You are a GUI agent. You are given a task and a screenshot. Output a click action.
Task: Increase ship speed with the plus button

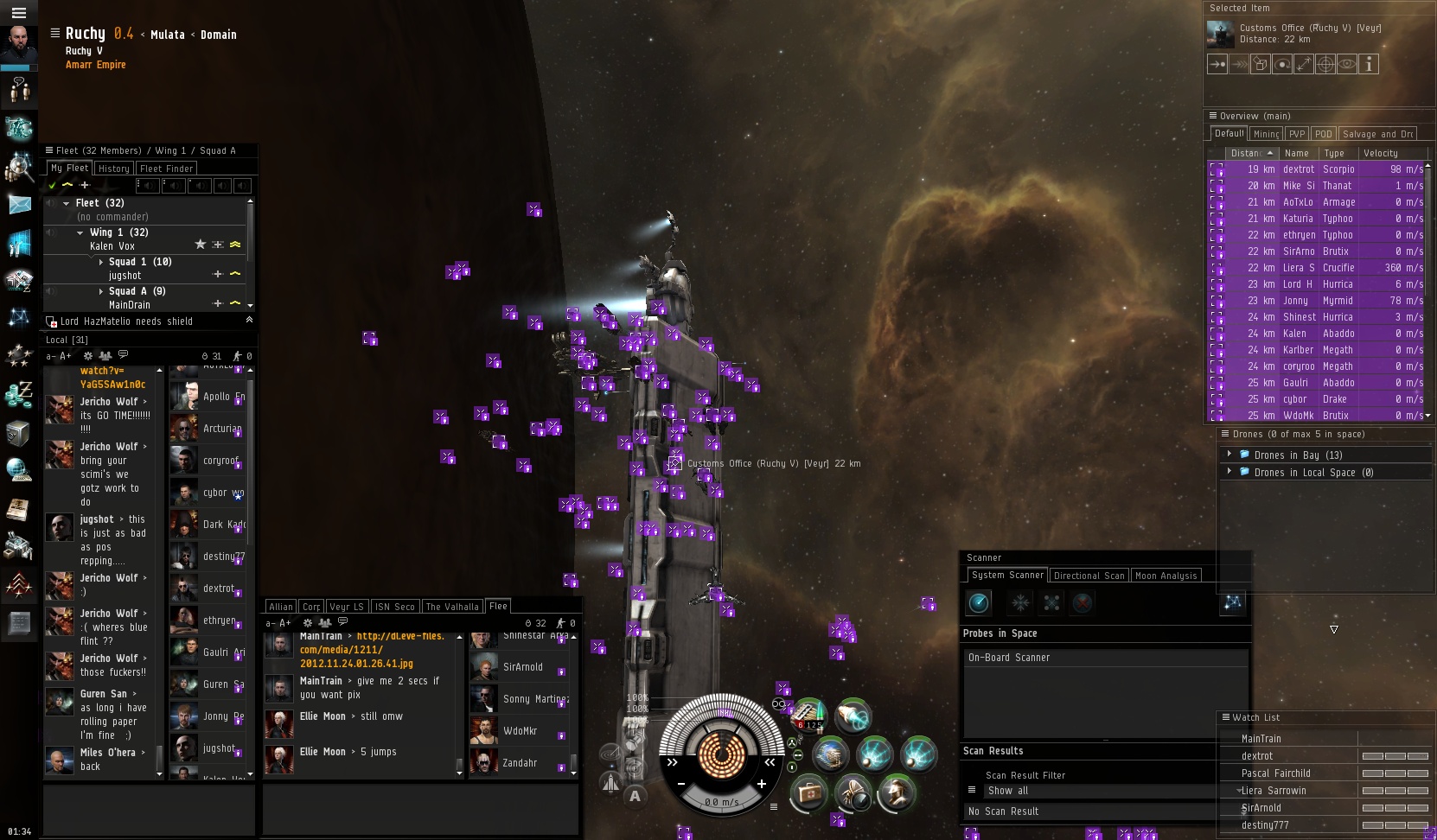click(761, 784)
